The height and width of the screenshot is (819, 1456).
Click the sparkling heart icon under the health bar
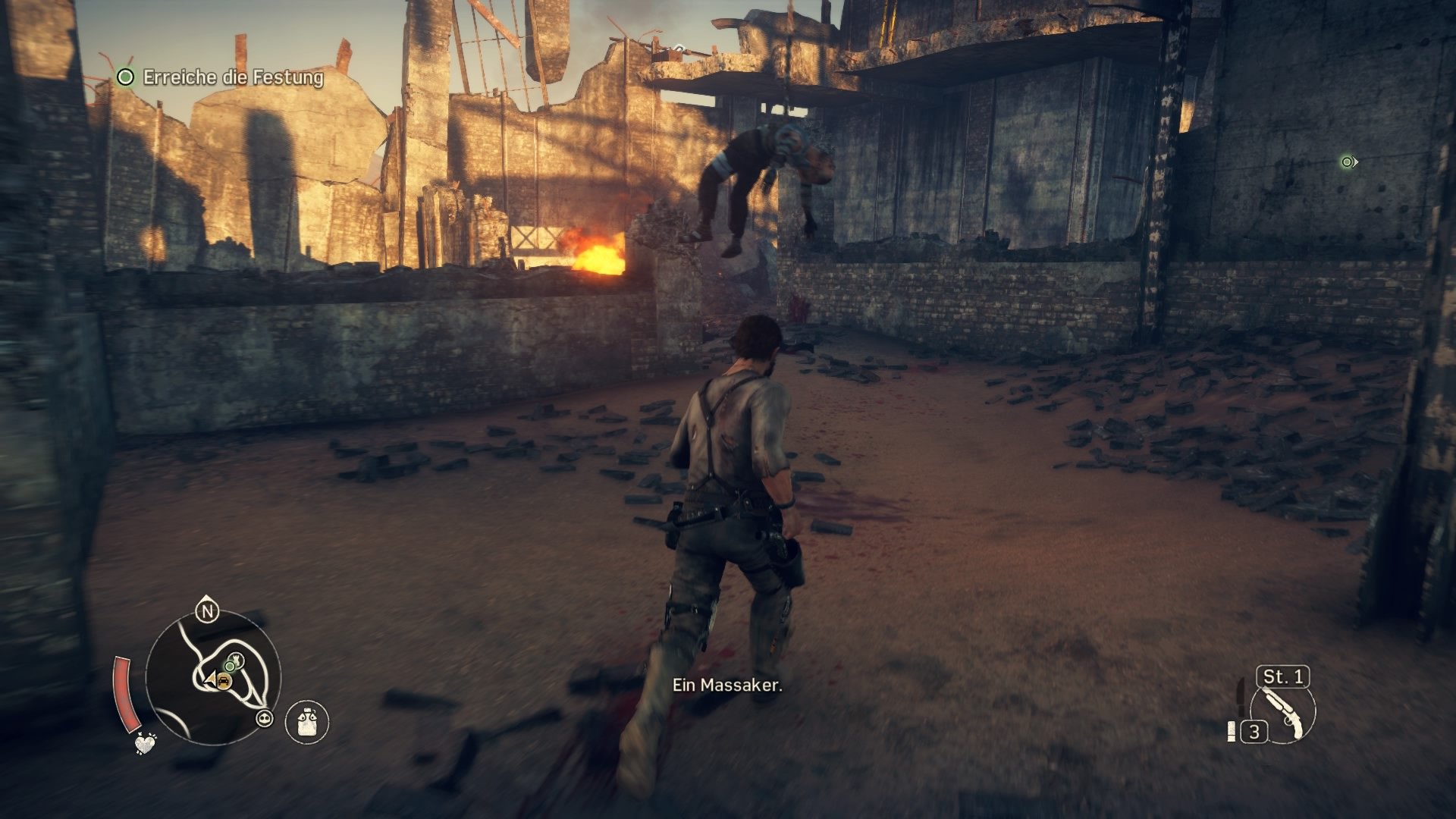(x=145, y=743)
